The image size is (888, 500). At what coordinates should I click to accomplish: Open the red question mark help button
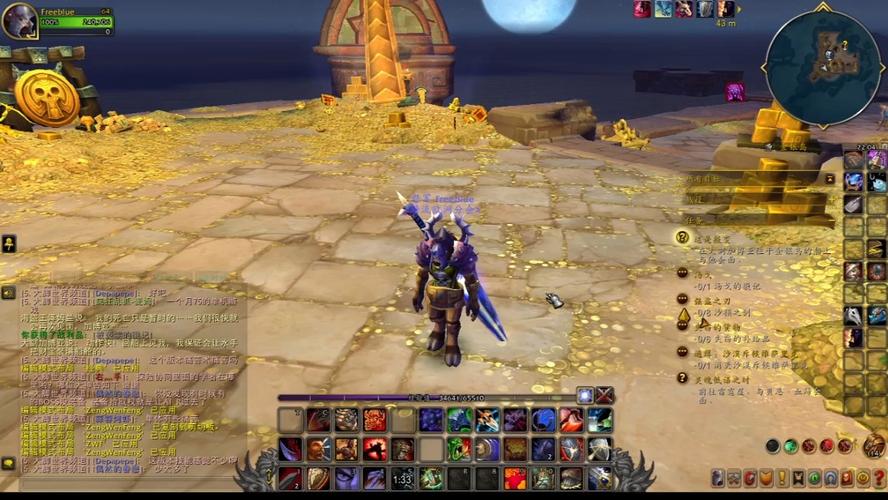click(879, 478)
